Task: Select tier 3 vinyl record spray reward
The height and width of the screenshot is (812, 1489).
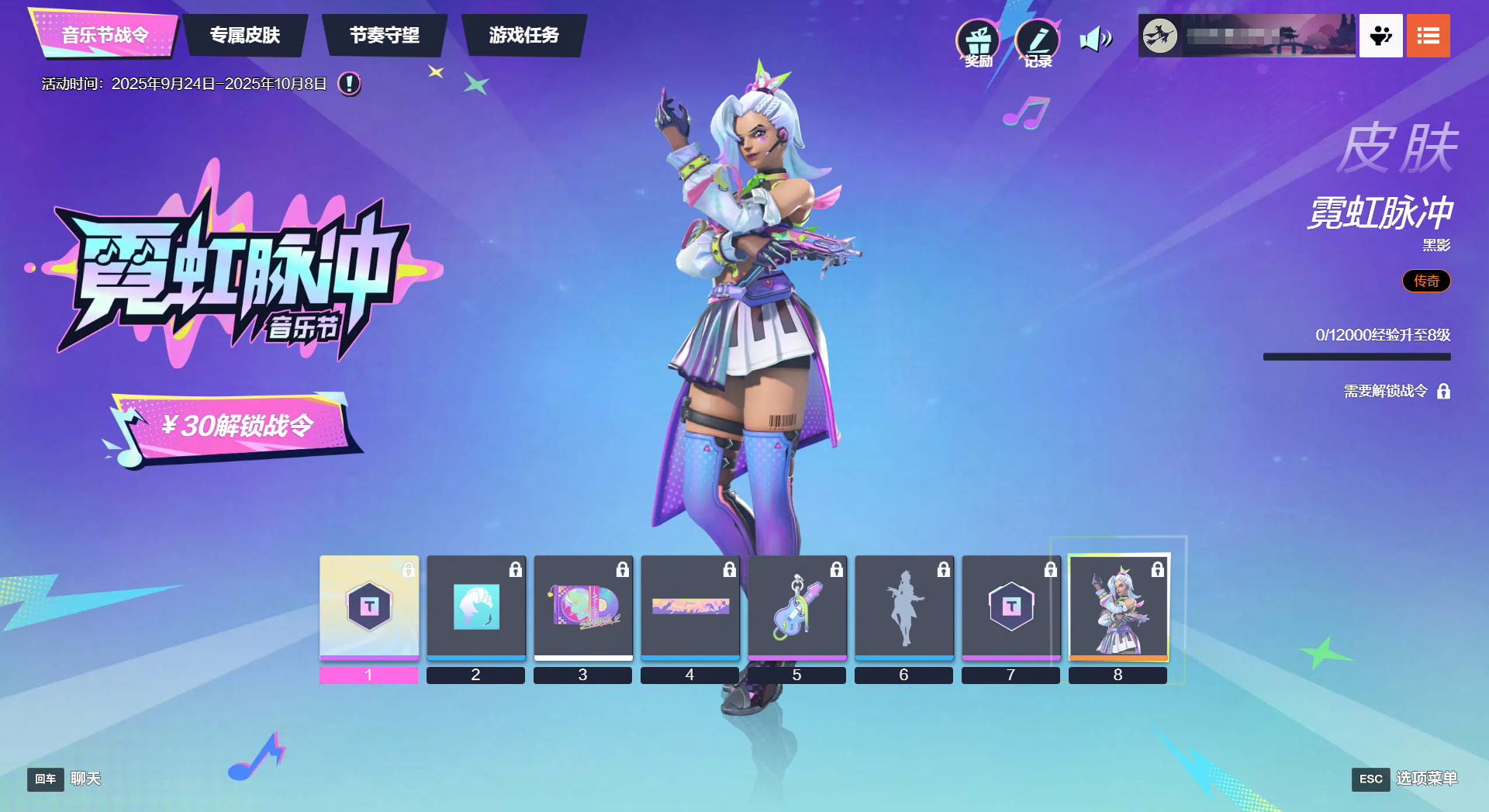Action: tap(583, 606)
